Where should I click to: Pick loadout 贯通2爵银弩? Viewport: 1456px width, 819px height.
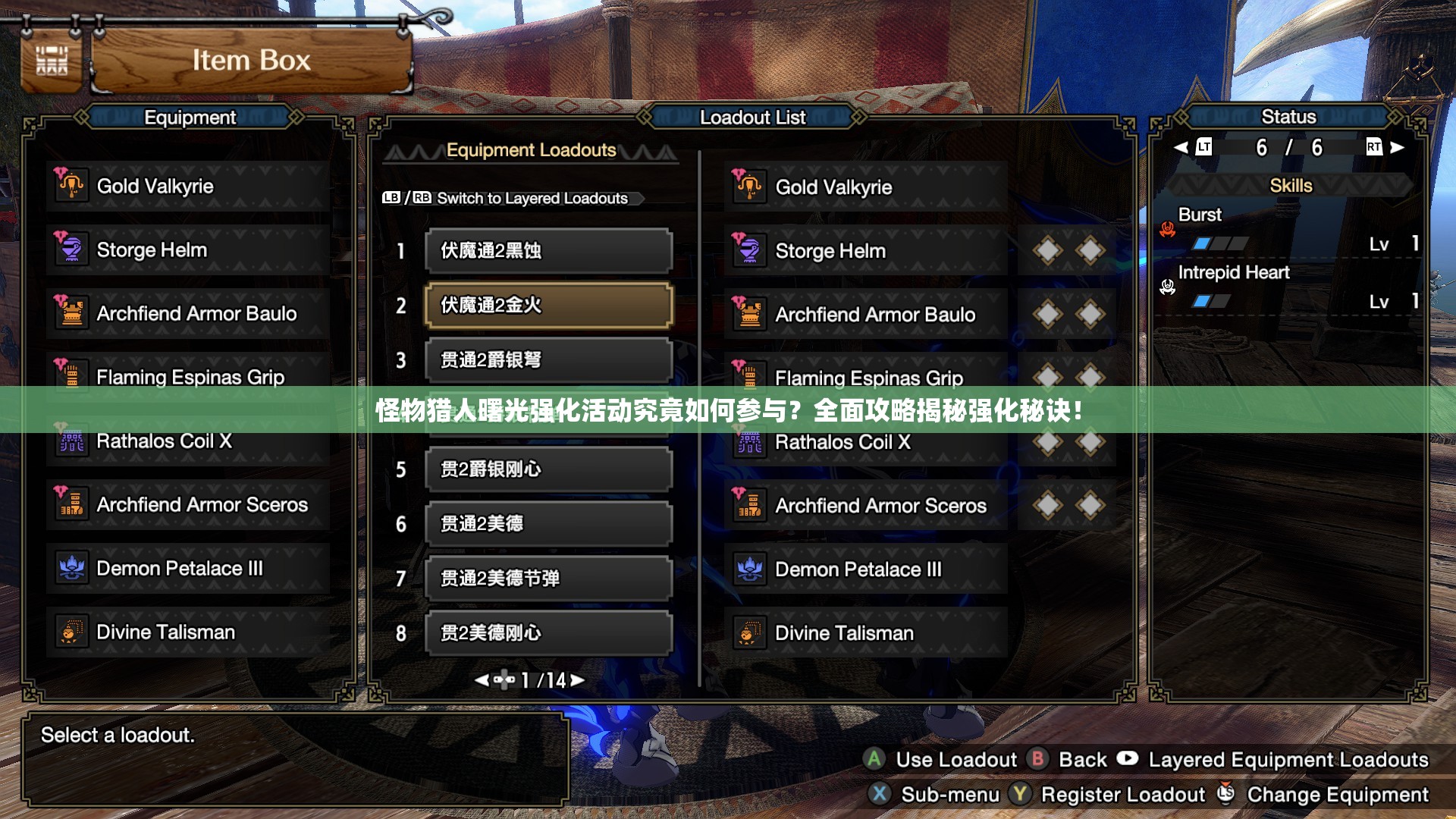548,360
